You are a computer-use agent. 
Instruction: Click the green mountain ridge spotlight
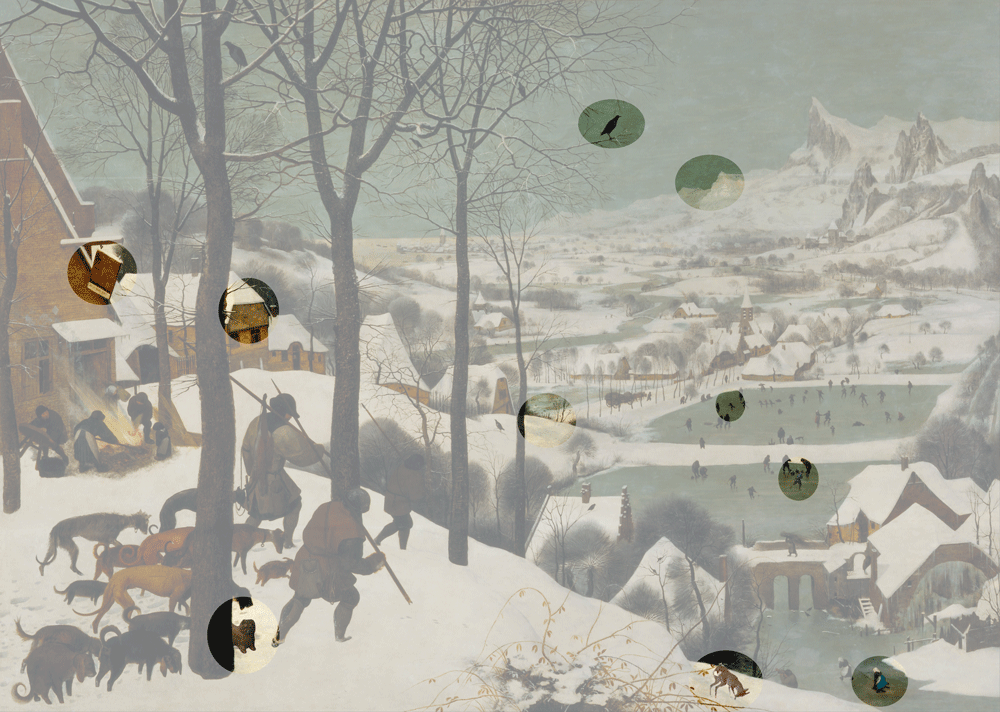[x=709, y=182]
